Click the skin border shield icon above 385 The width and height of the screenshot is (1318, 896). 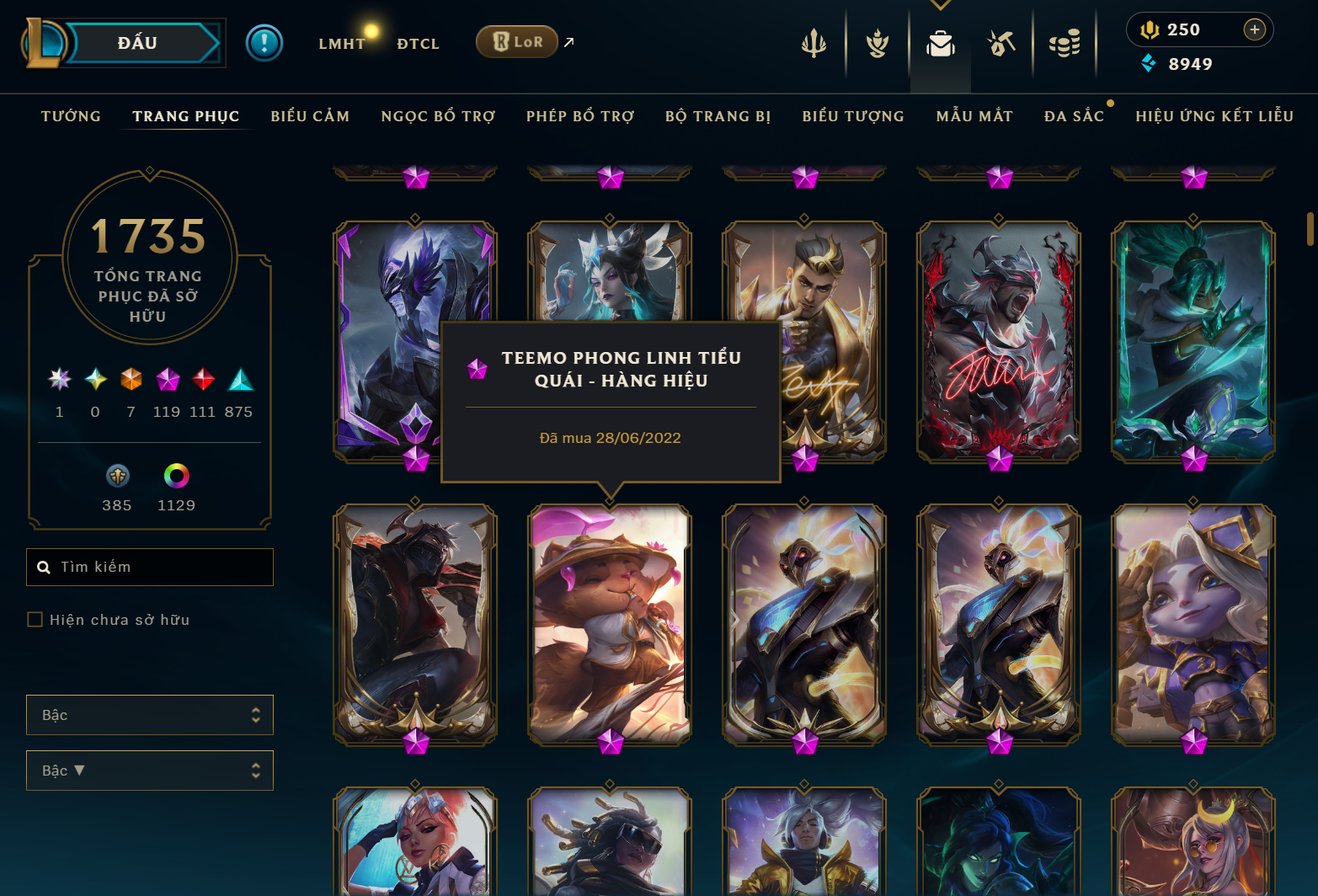point(116,477)
